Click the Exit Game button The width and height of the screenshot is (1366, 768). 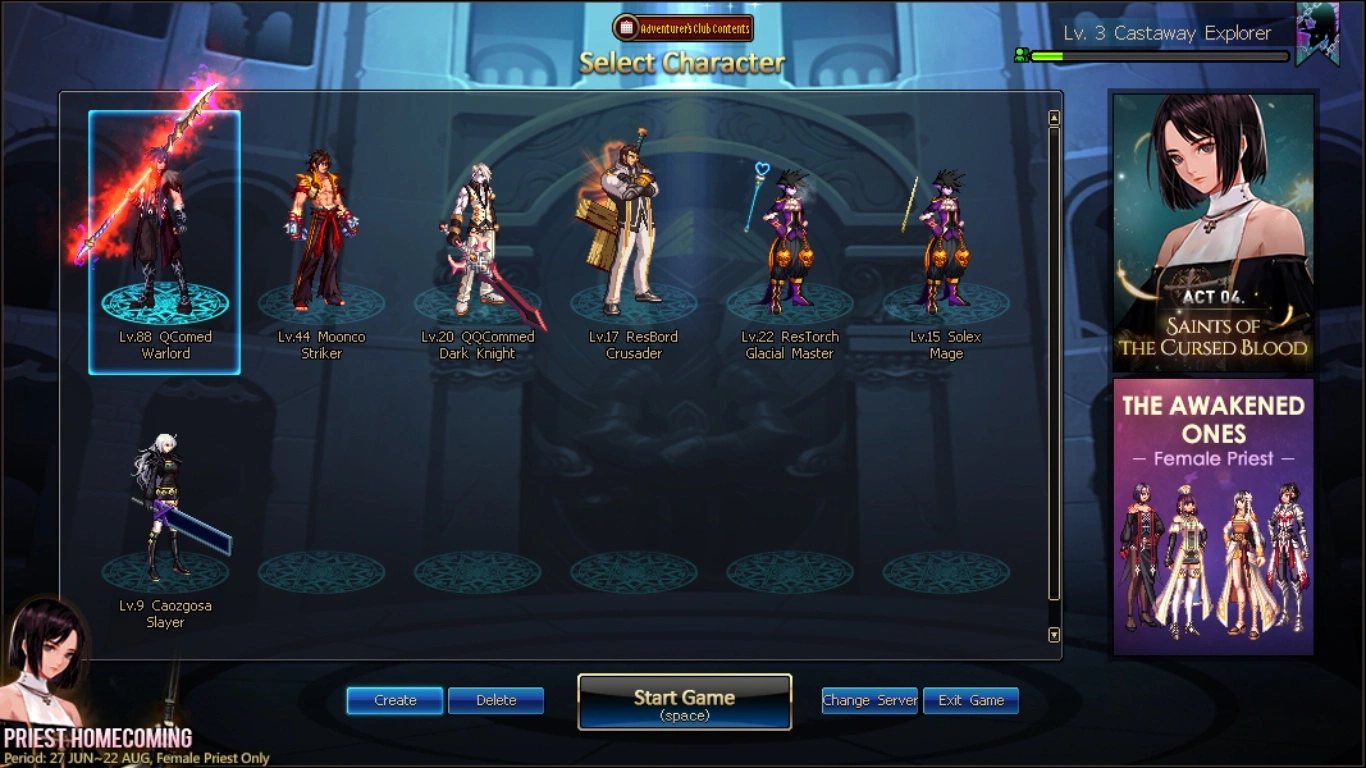point(971,700)
